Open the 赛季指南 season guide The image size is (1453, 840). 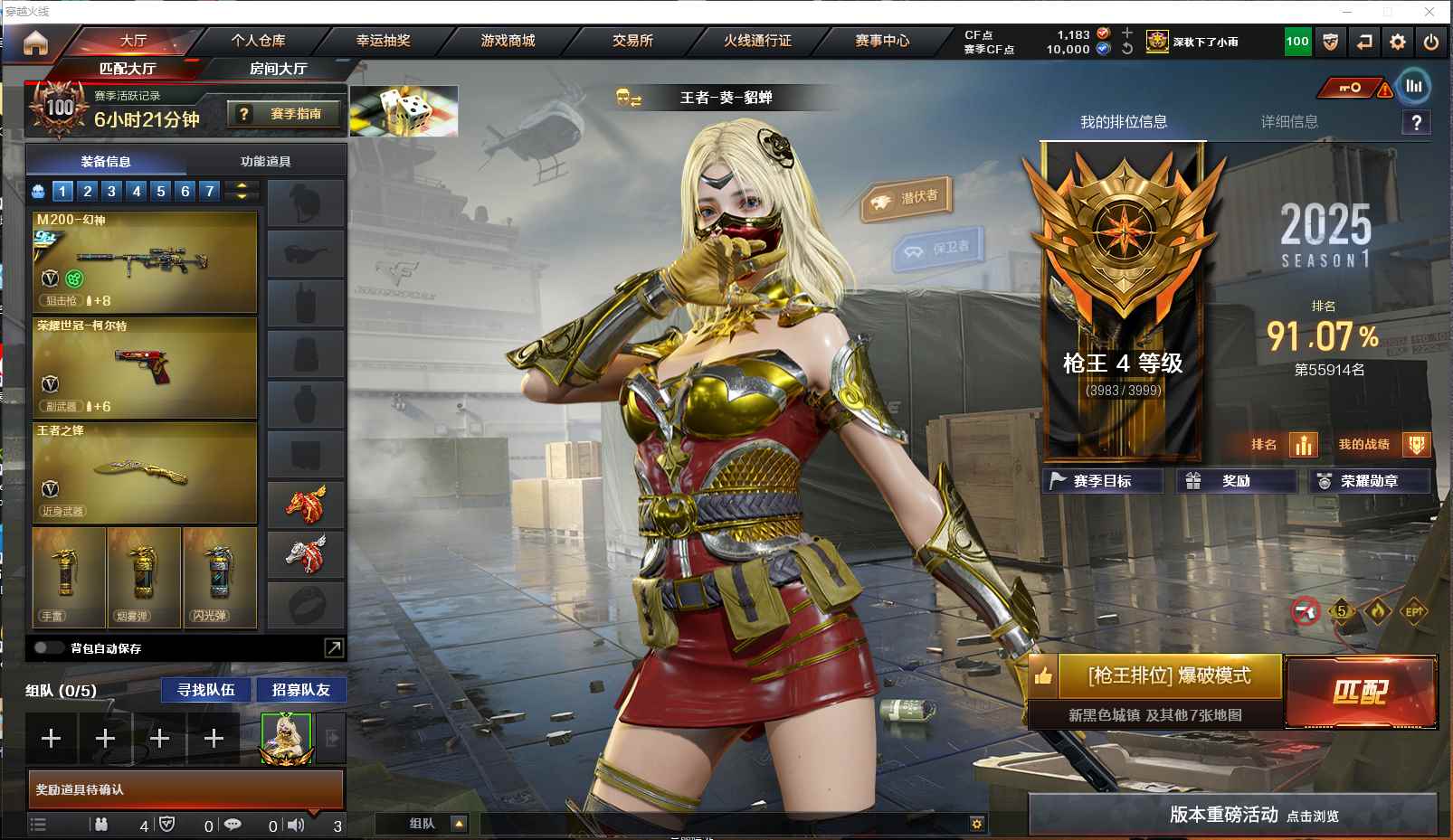285,114
